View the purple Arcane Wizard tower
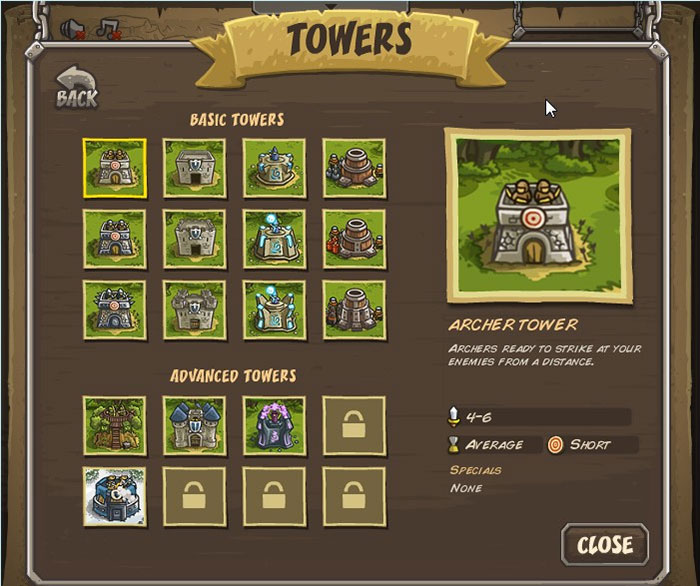Screen dimensions: 700x586 (273, 425)
